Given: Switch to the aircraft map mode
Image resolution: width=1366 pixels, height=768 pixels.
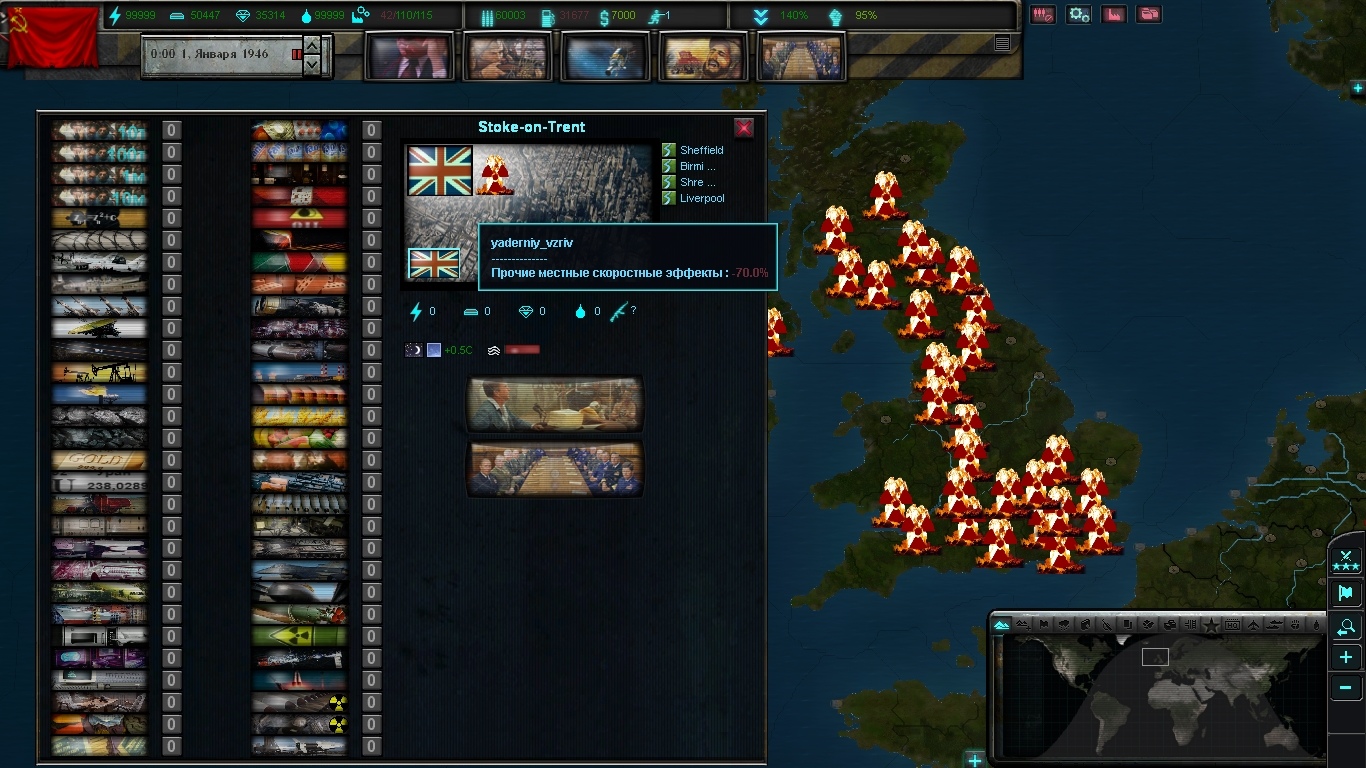Looking at the screenshot, I should tap(1254, 625).
